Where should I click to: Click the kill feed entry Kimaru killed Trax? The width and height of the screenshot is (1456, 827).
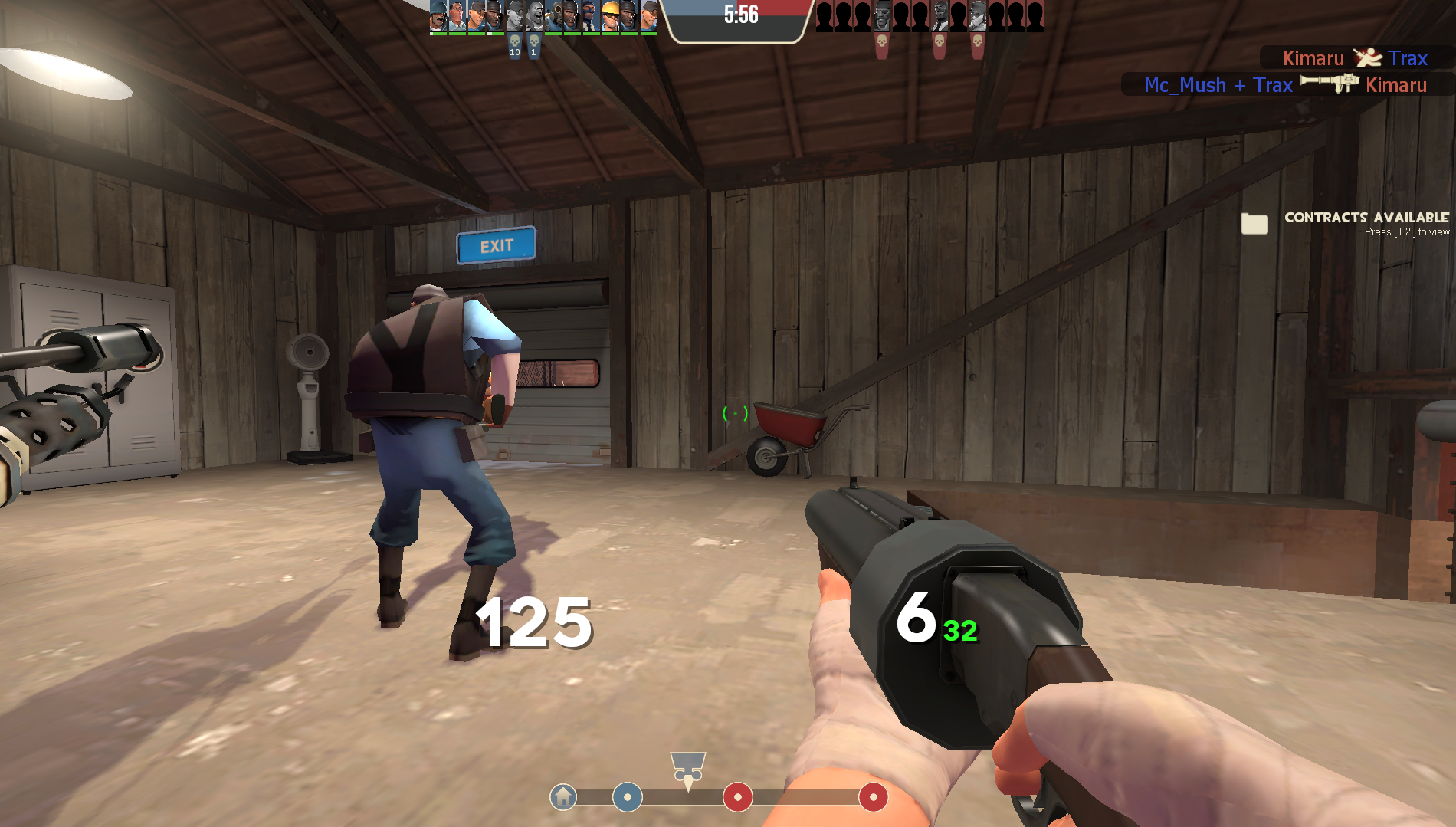(1354, 58)
